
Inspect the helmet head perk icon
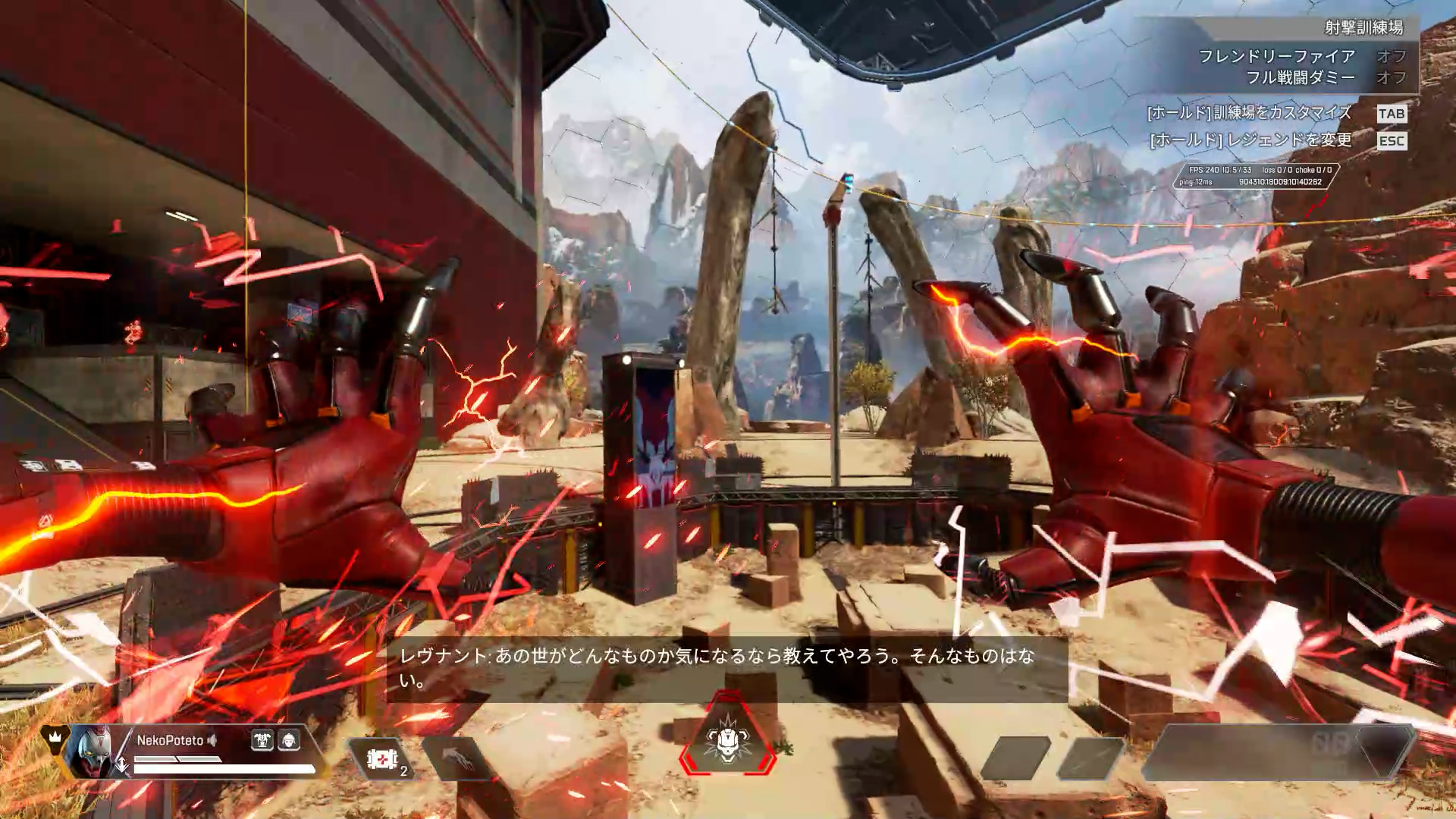[289, 740]
